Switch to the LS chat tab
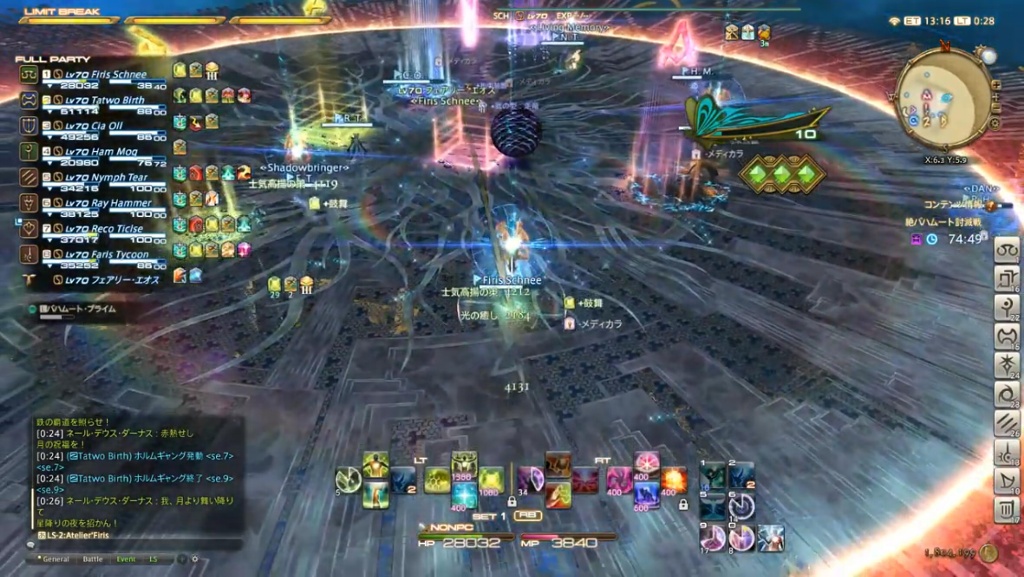This screenshot has width=1024, height=577. click(155, 559)
